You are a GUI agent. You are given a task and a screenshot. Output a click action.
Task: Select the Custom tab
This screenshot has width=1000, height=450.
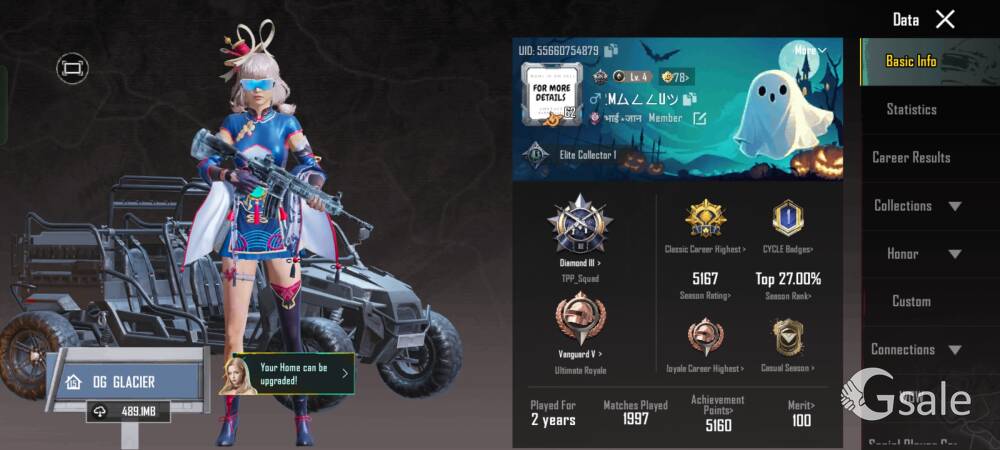click(911, 301)
